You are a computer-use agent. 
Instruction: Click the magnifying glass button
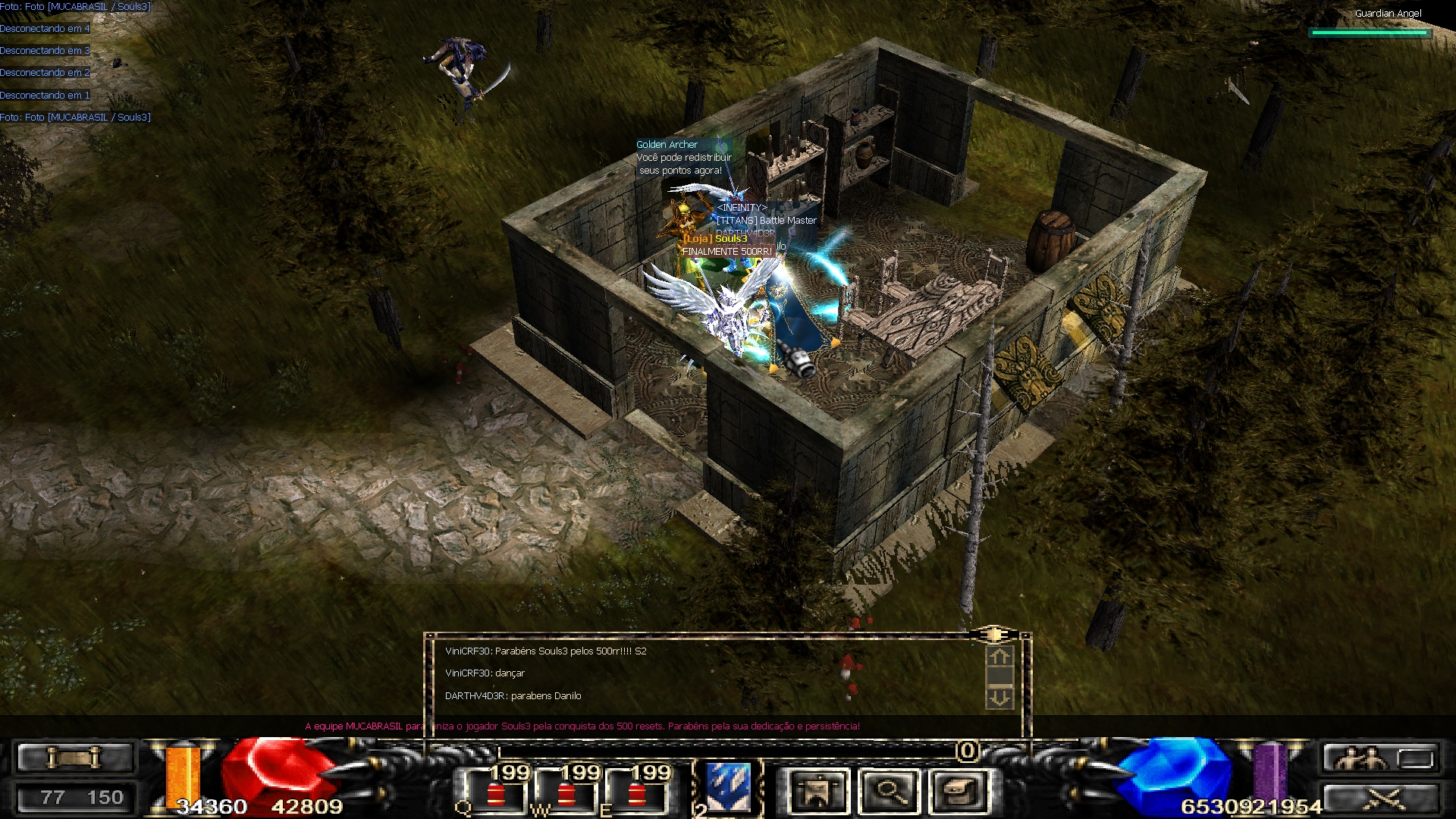890,791
